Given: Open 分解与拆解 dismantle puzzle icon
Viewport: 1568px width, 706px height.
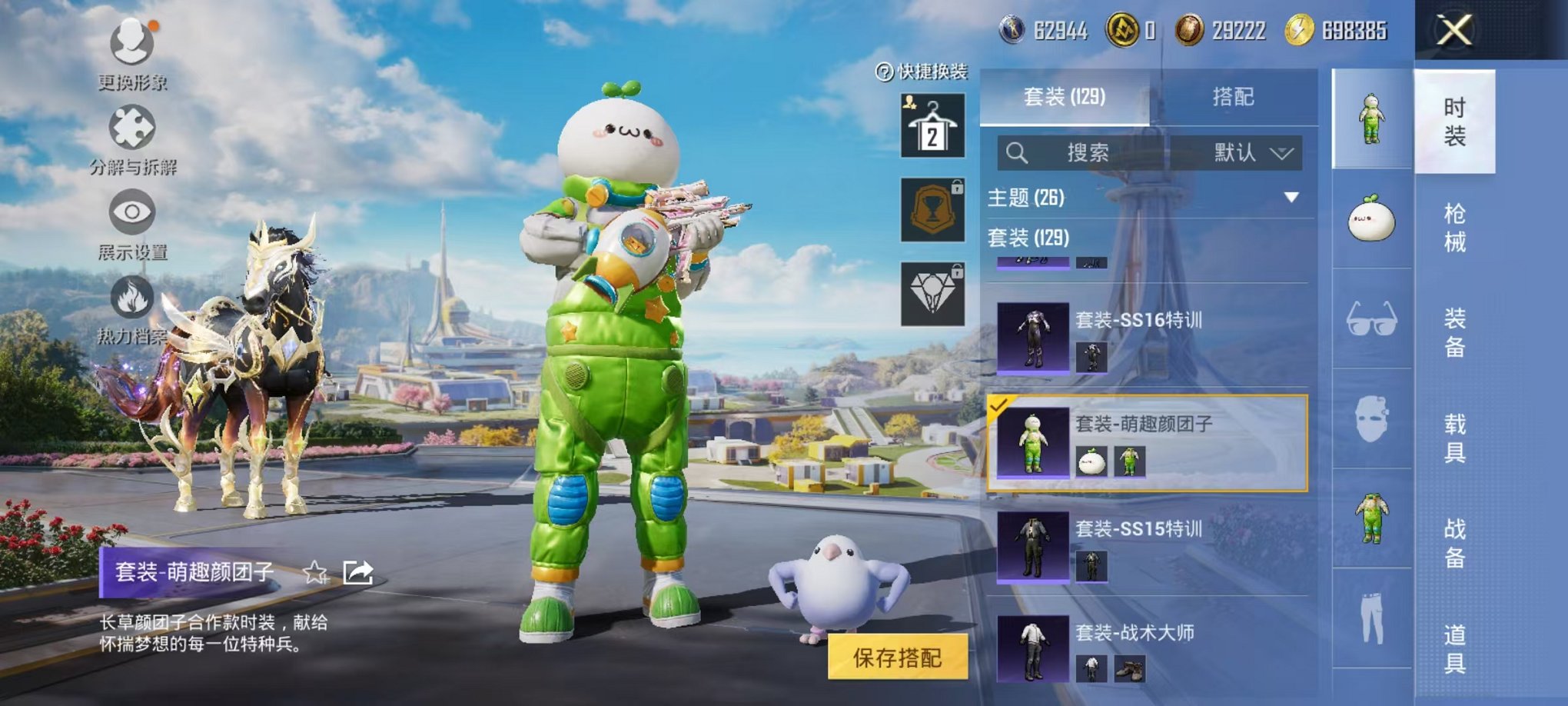Looking at the screenshot, I should 132,128.
